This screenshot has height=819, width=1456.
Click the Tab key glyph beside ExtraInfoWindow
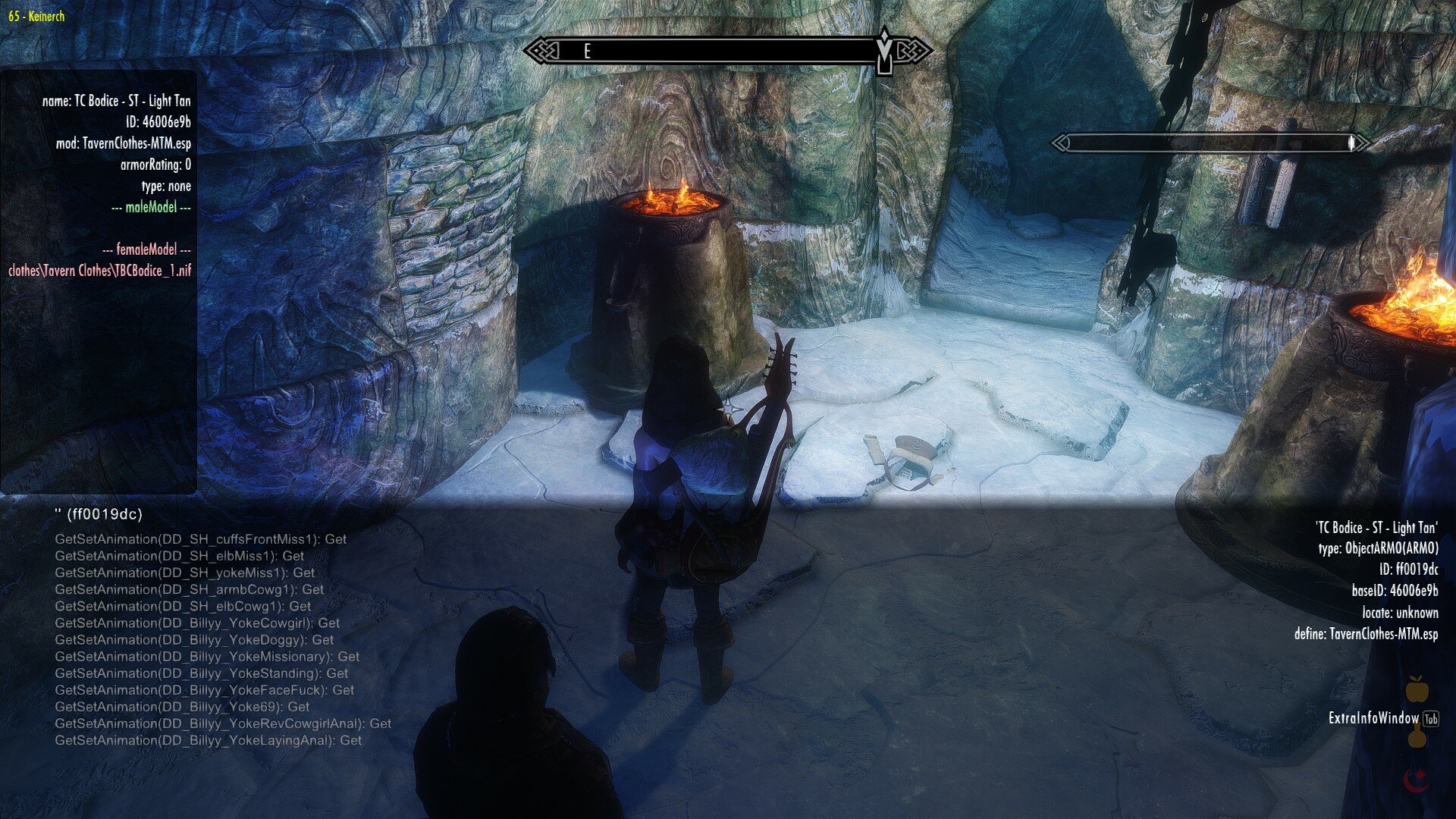click(1429, 717)
